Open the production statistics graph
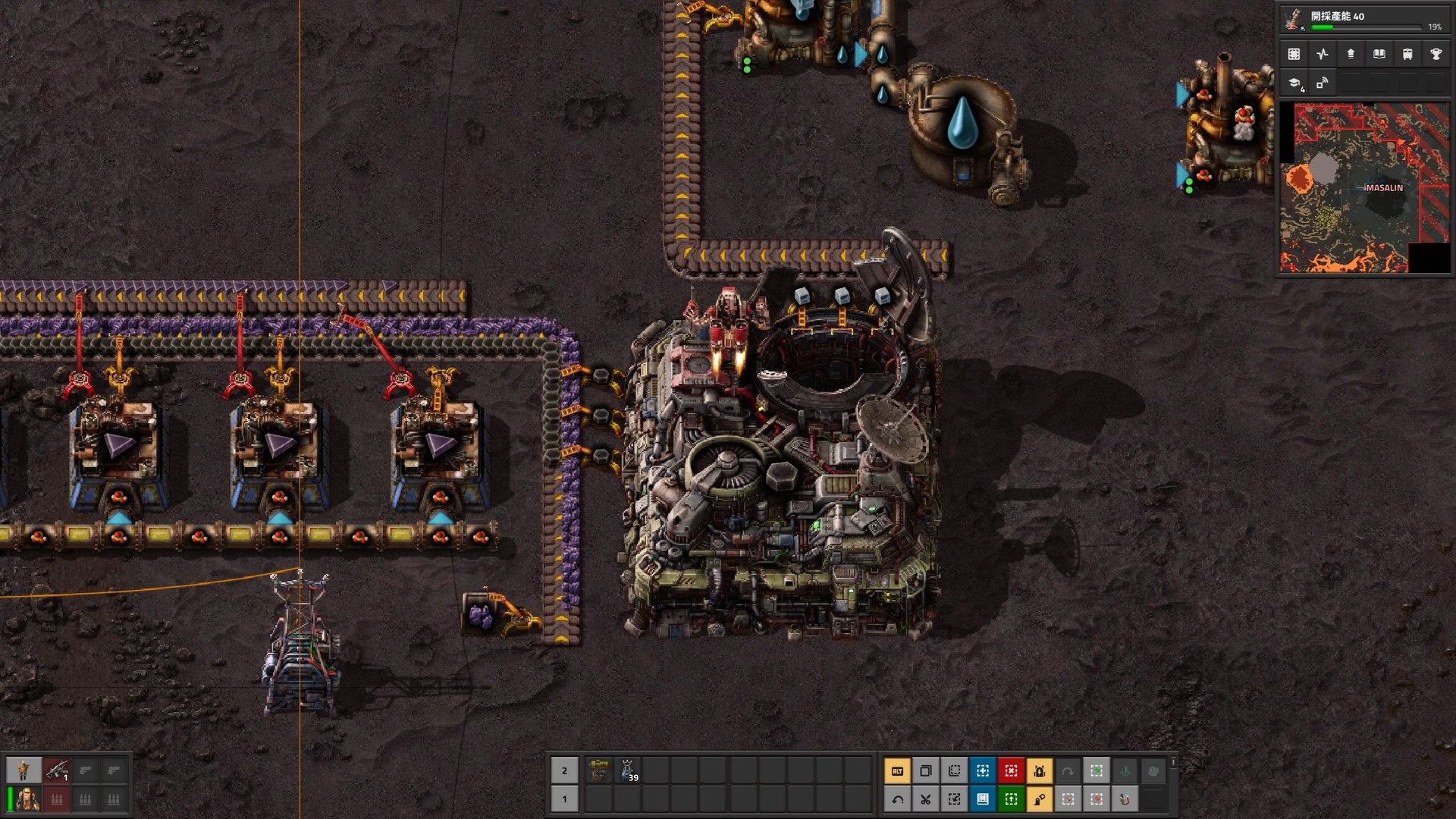This screenshot has height=819, width=1456. click(1321, 54)
